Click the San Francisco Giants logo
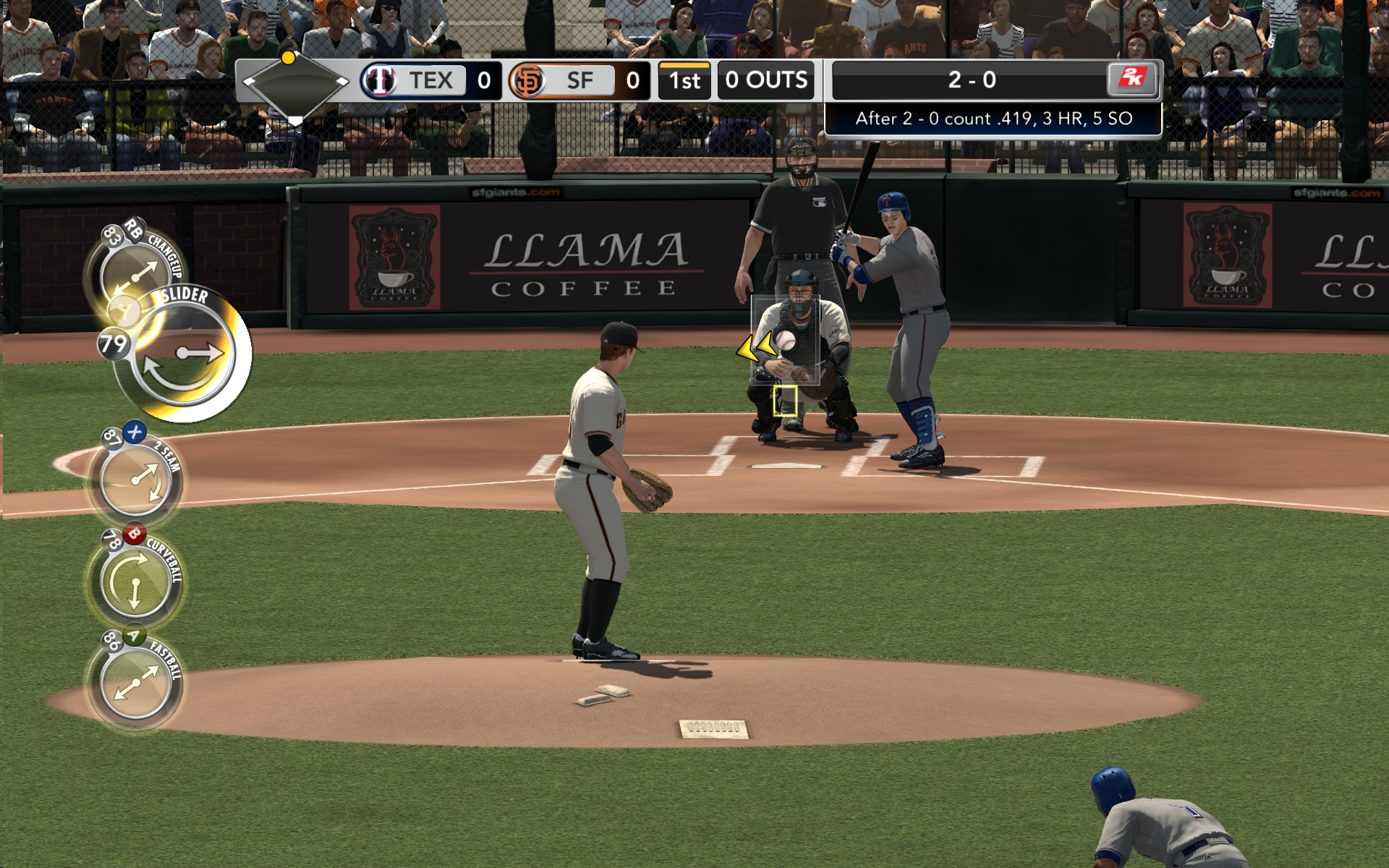The height and width of the screenshot is (868, 1389). click(530, 80)
